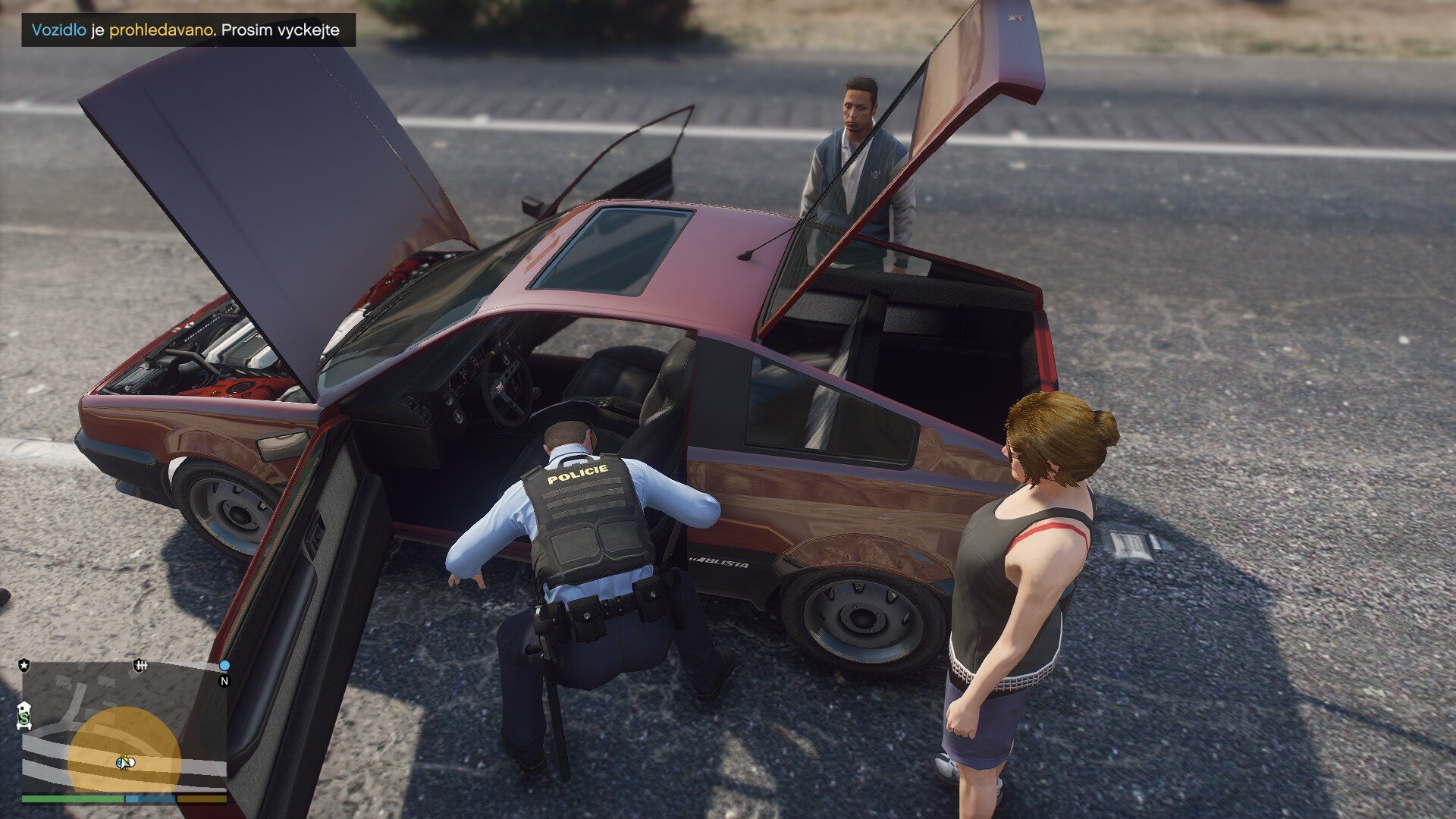Click the green S house blip
This screenshot has height=819, width=1456.
[24, 715]
